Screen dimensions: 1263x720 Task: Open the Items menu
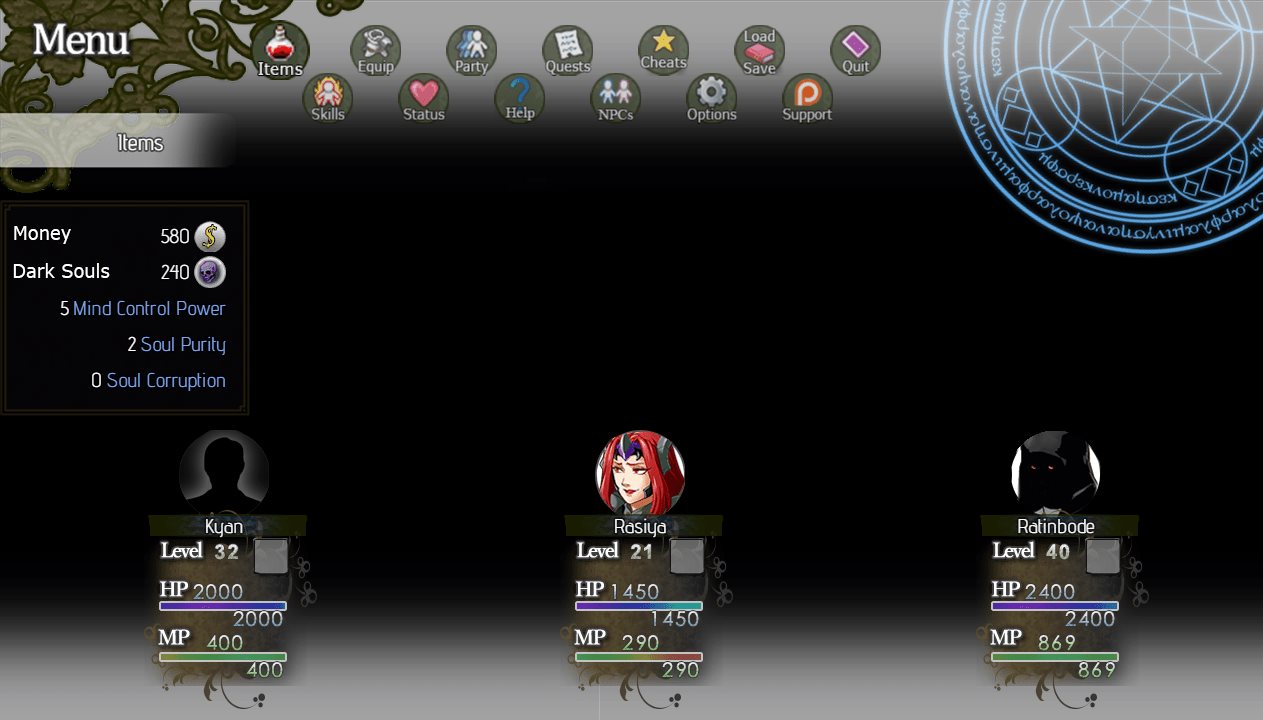coord(279,50)
